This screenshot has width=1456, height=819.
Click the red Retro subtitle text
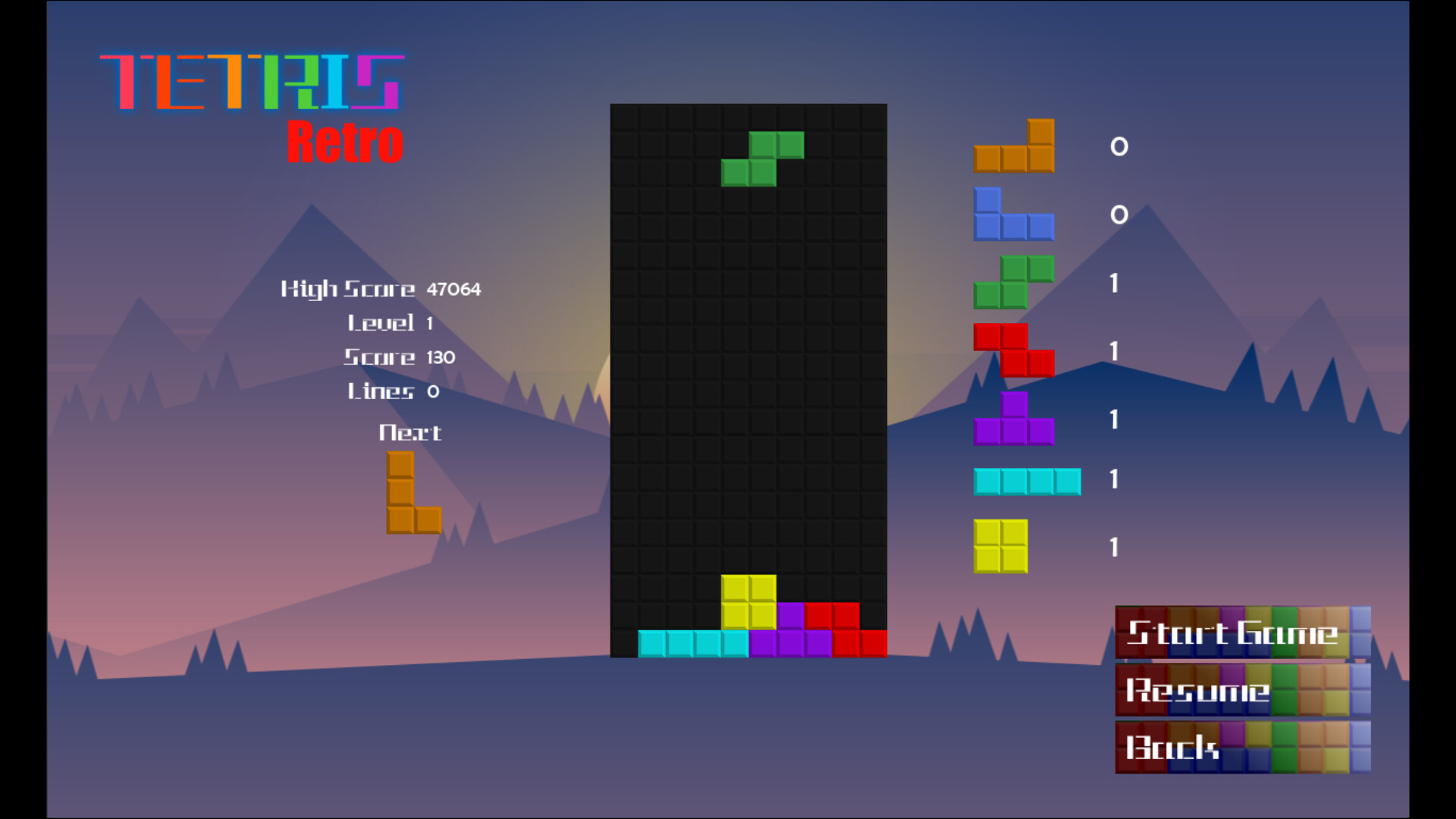point(345,140)
